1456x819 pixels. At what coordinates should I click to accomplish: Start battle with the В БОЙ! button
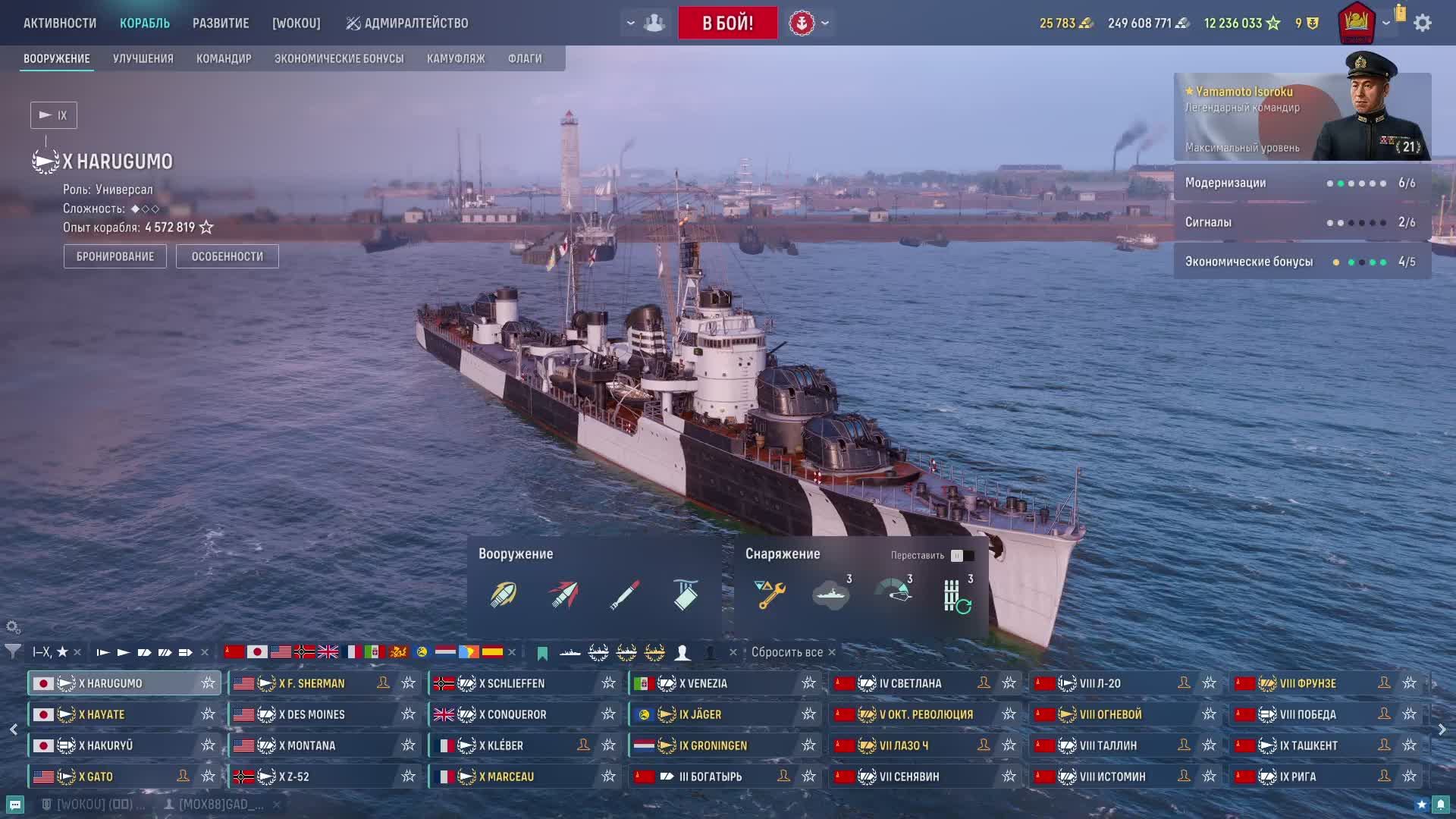pyautogui.click(x=727, y=23)
